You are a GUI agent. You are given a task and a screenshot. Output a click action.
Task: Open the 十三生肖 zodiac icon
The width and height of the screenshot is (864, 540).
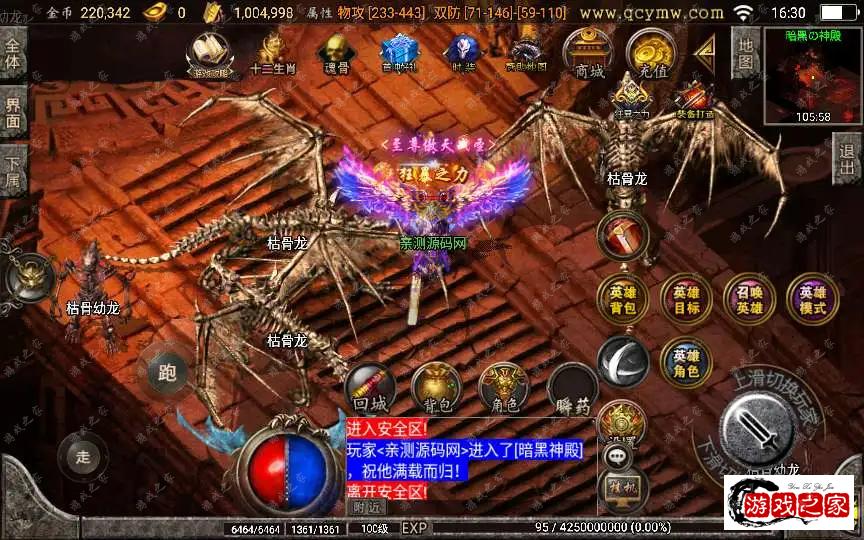(269, 53)
